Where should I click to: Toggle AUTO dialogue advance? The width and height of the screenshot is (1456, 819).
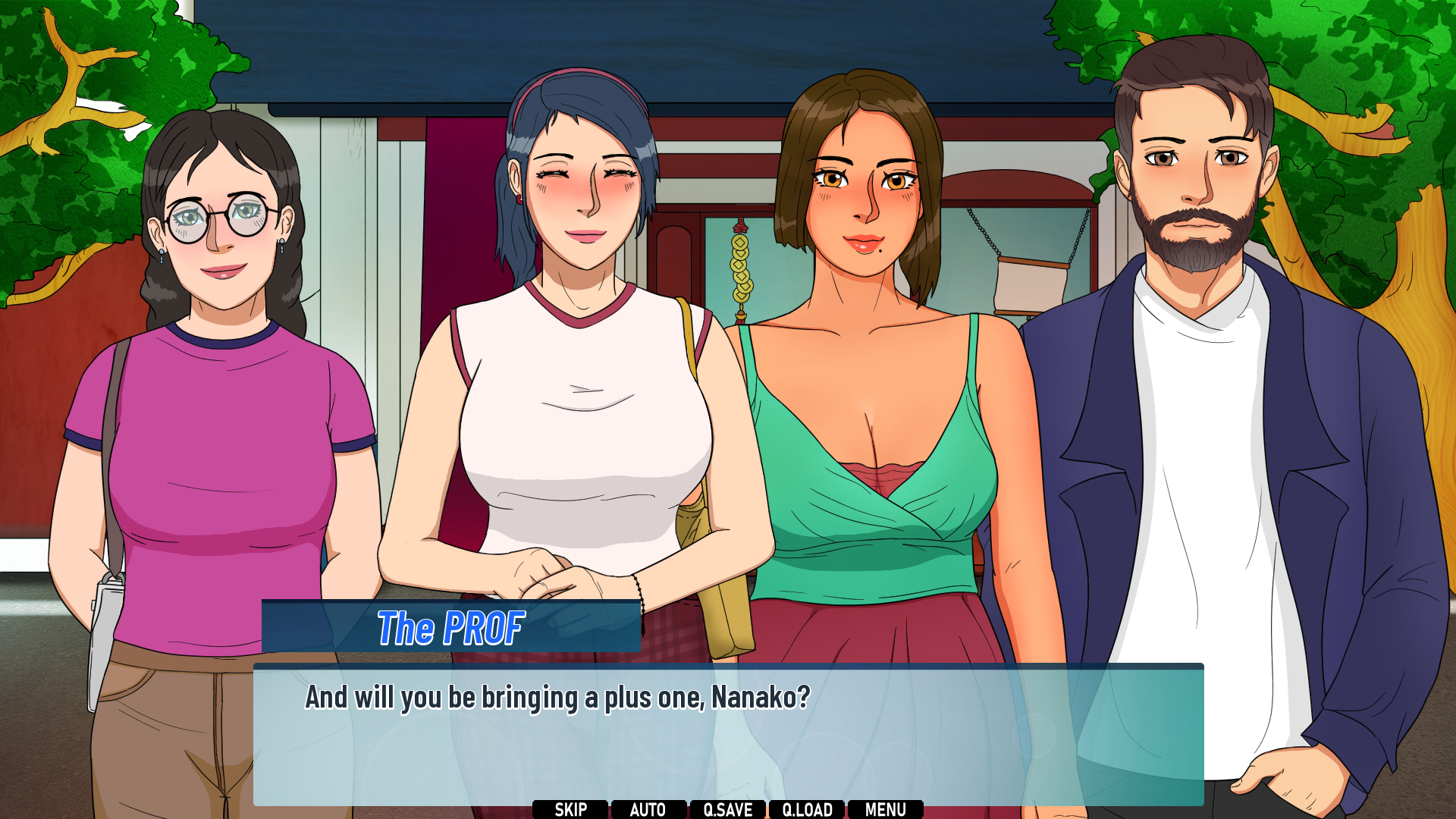(648, 809)
